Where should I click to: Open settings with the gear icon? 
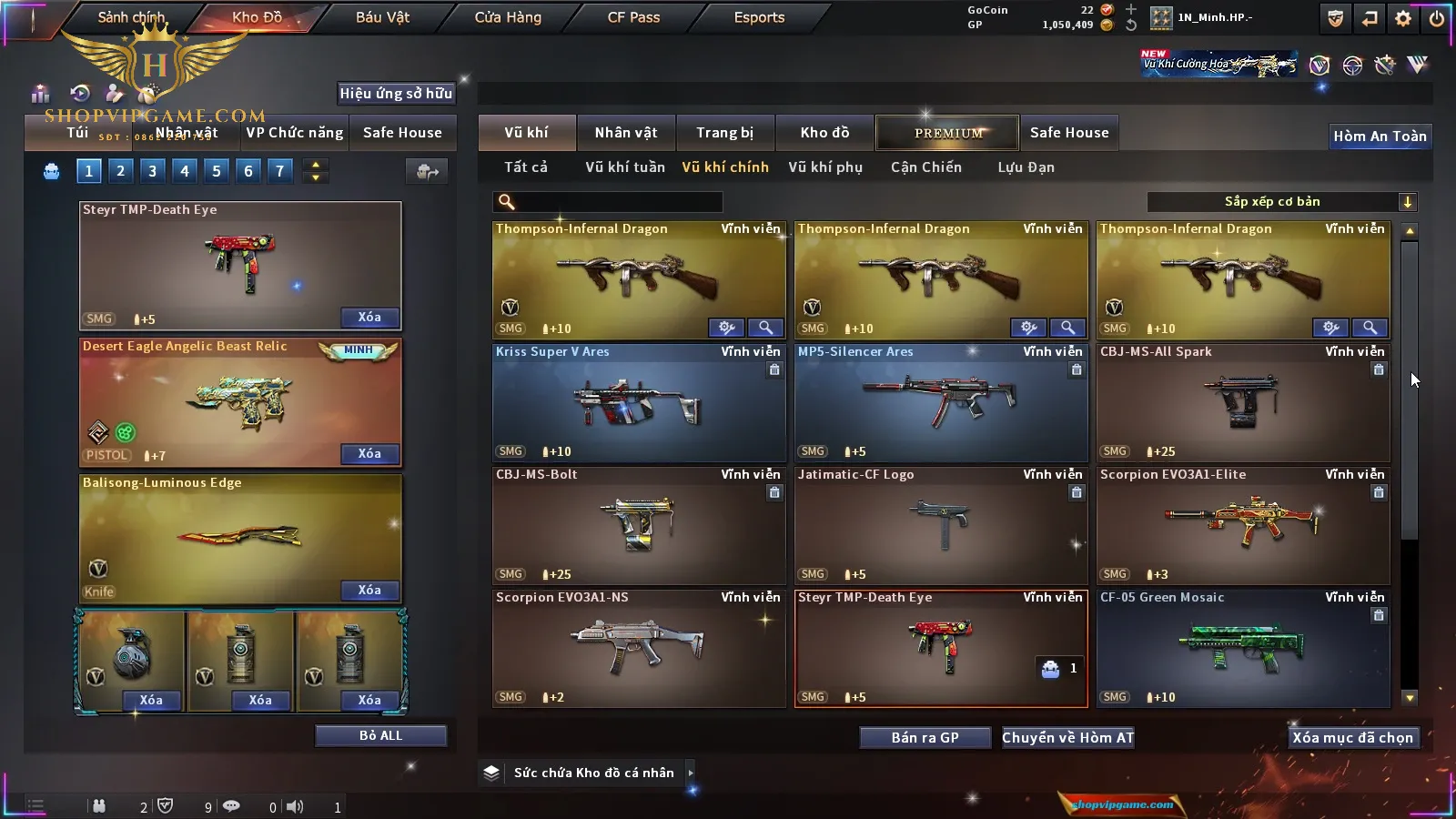point(1403,18)
